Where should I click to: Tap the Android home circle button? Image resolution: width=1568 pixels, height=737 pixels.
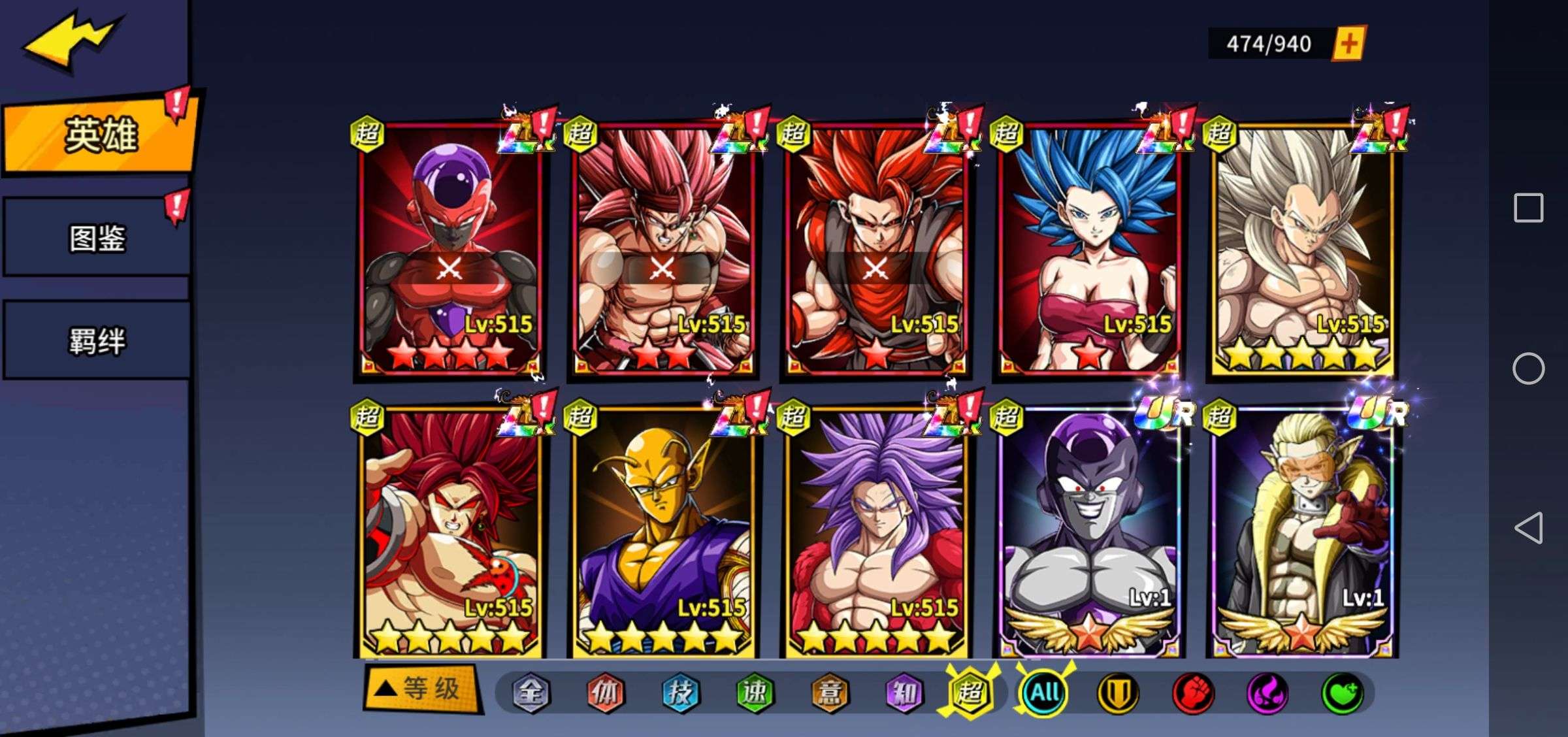(x=1528, y=368)
